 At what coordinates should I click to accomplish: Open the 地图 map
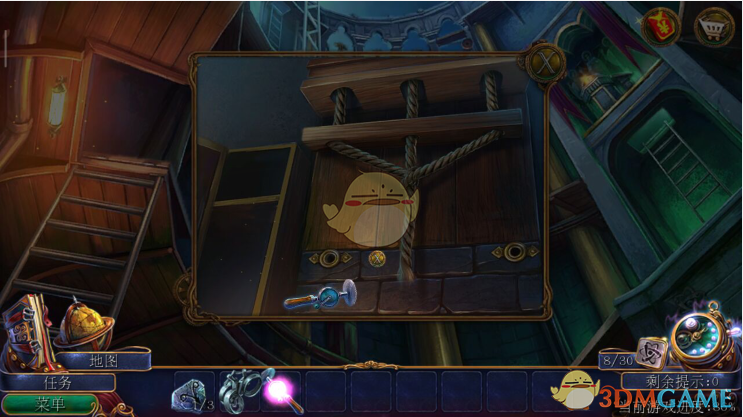click(x=103, y=359)
